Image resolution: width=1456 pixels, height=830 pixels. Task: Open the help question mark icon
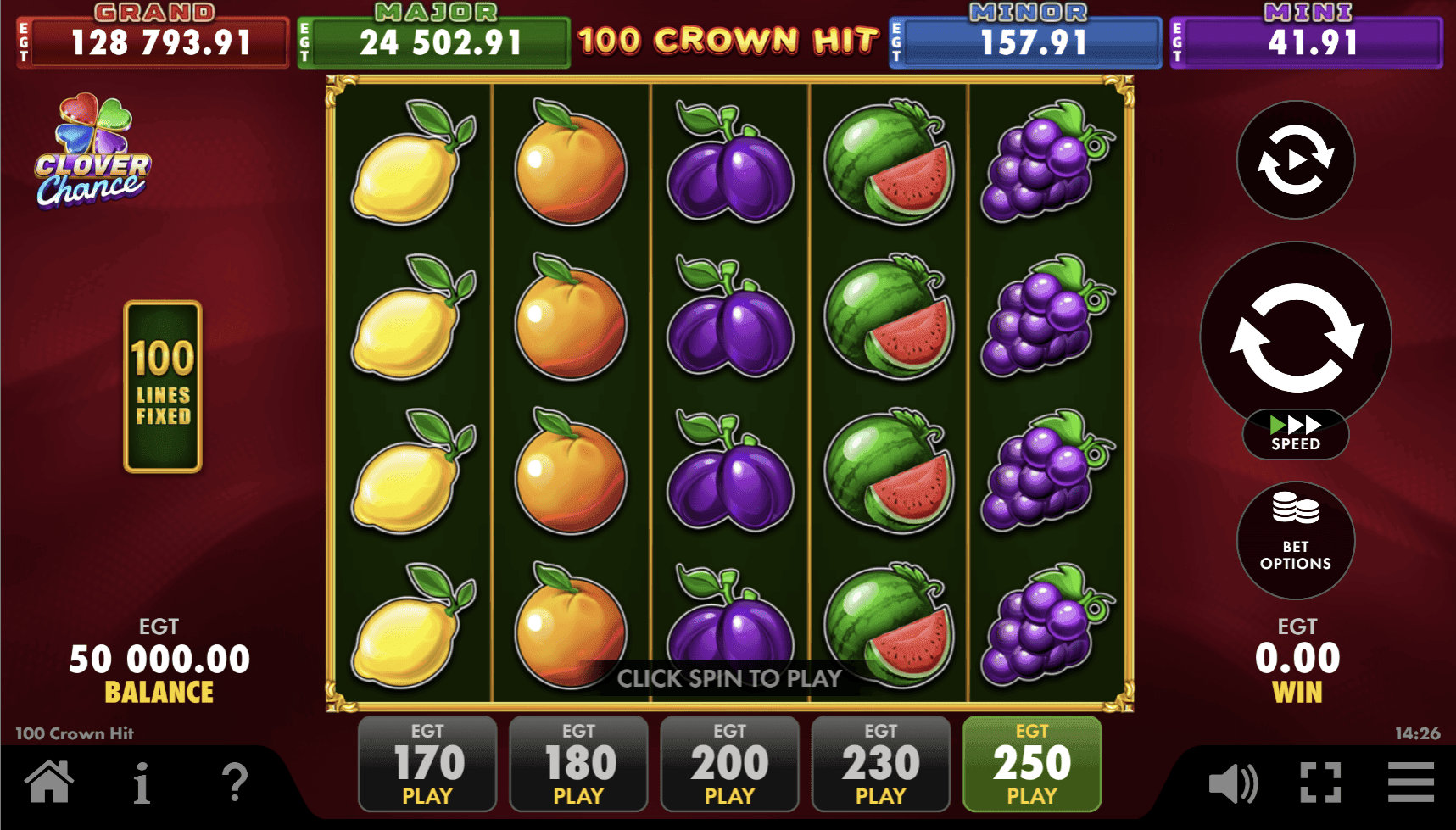(235, 786)
